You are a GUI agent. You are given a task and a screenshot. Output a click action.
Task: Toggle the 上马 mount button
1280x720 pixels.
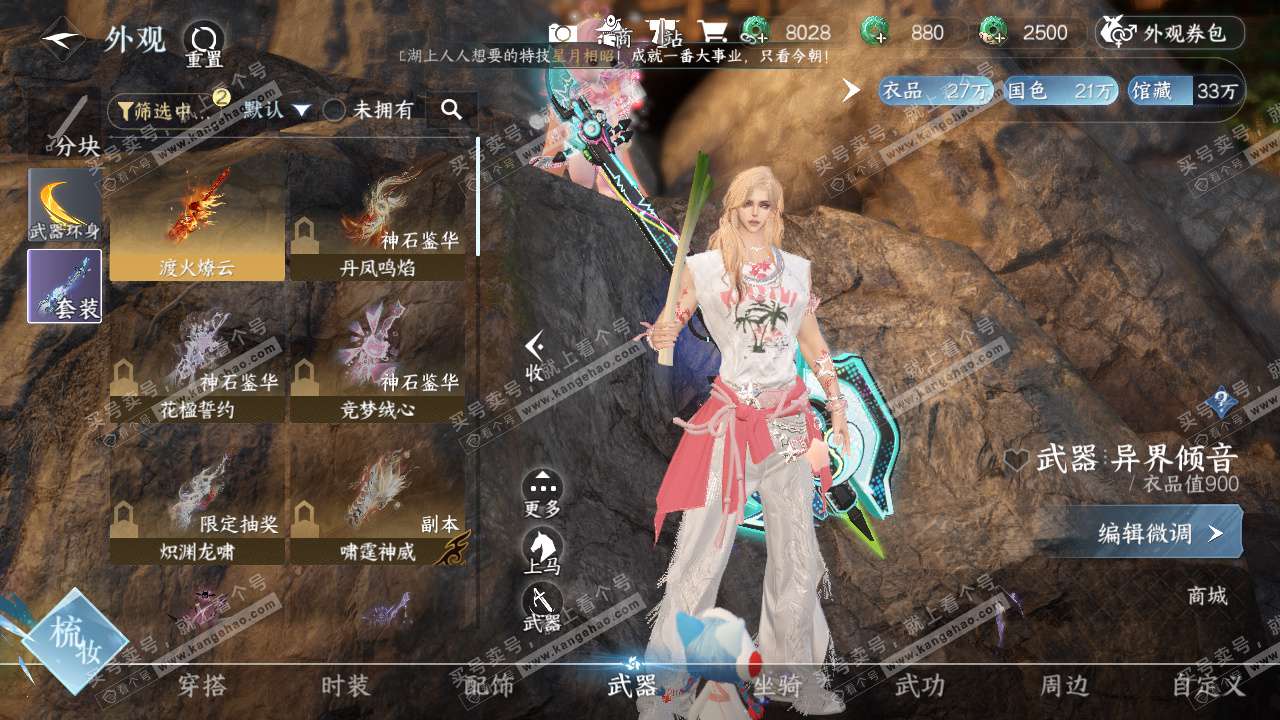pyautogui.click(x=542, y=550)
